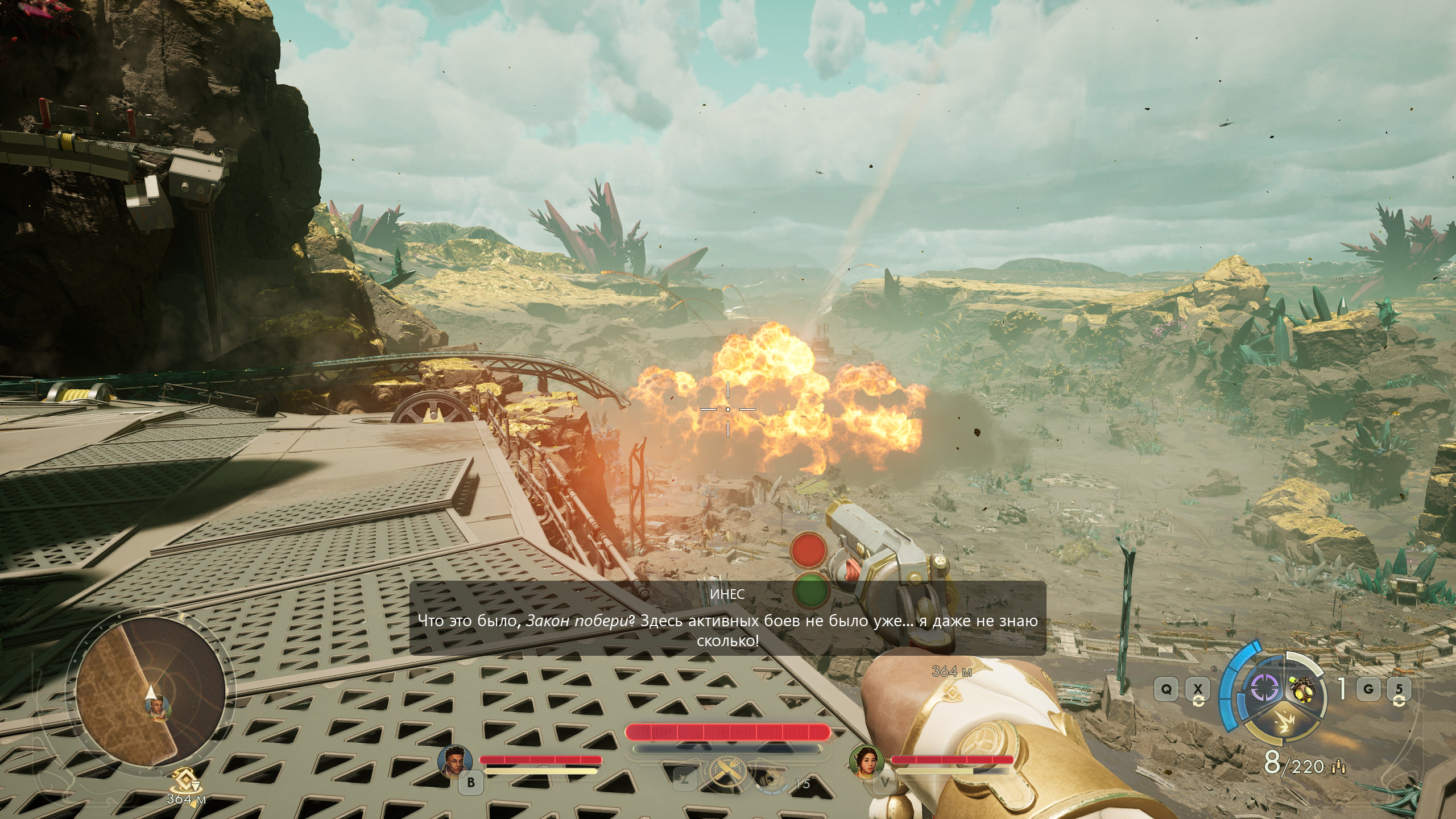Click the female companion portrait
1456x819 pixels.
pos(866,760)
